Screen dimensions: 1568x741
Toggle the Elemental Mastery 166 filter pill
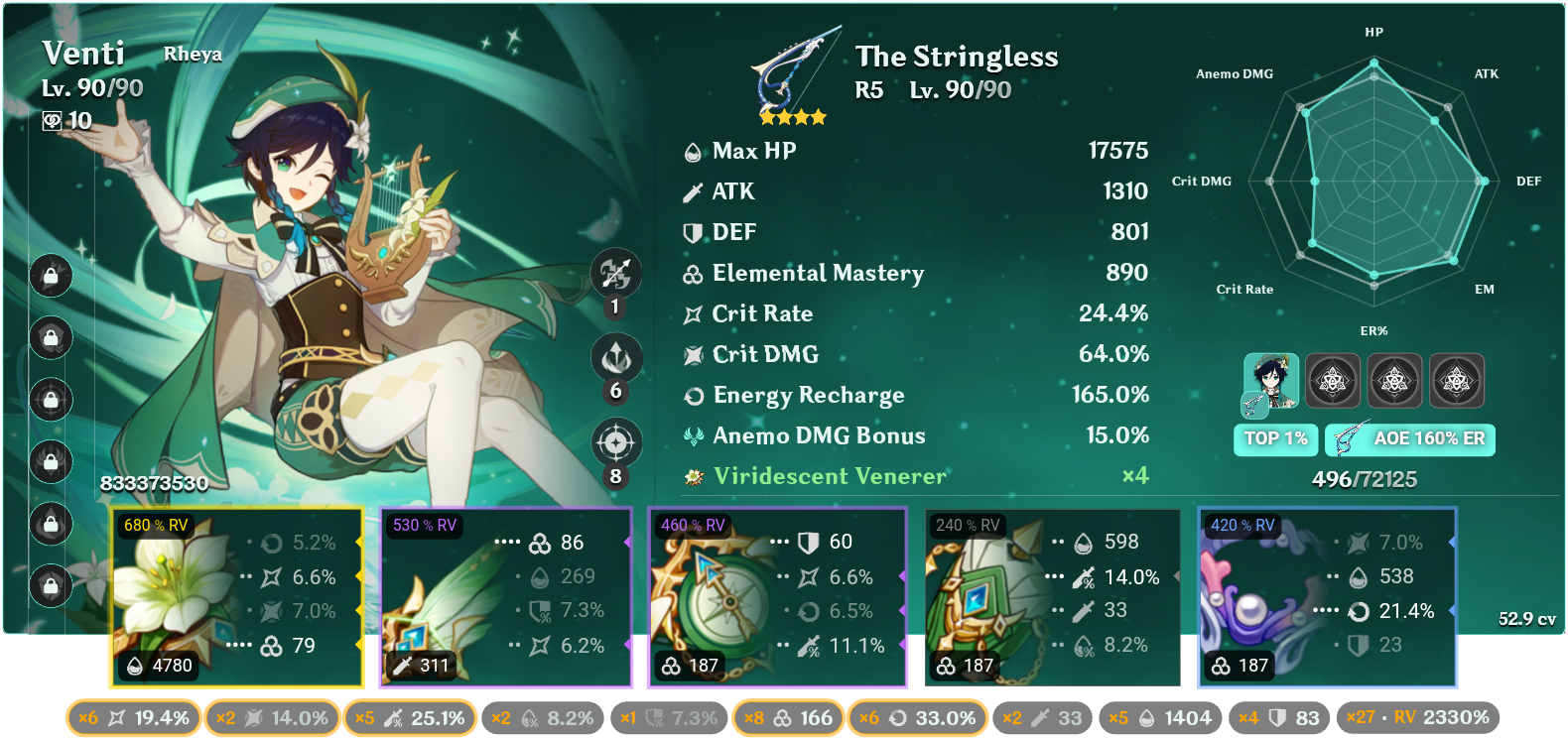[787, 717]
